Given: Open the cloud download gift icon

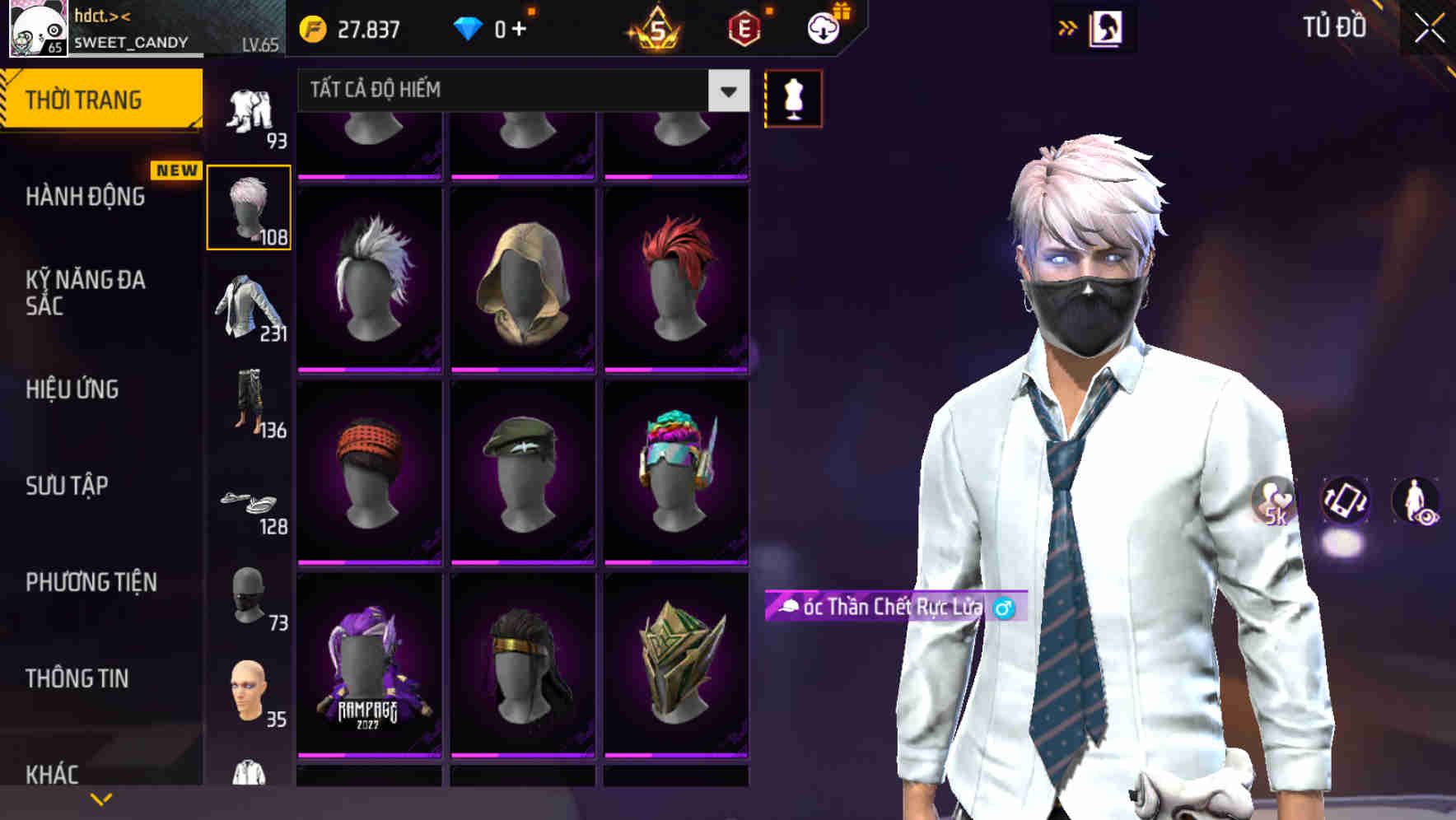Looking at the screenshot, I should point(823,27).
